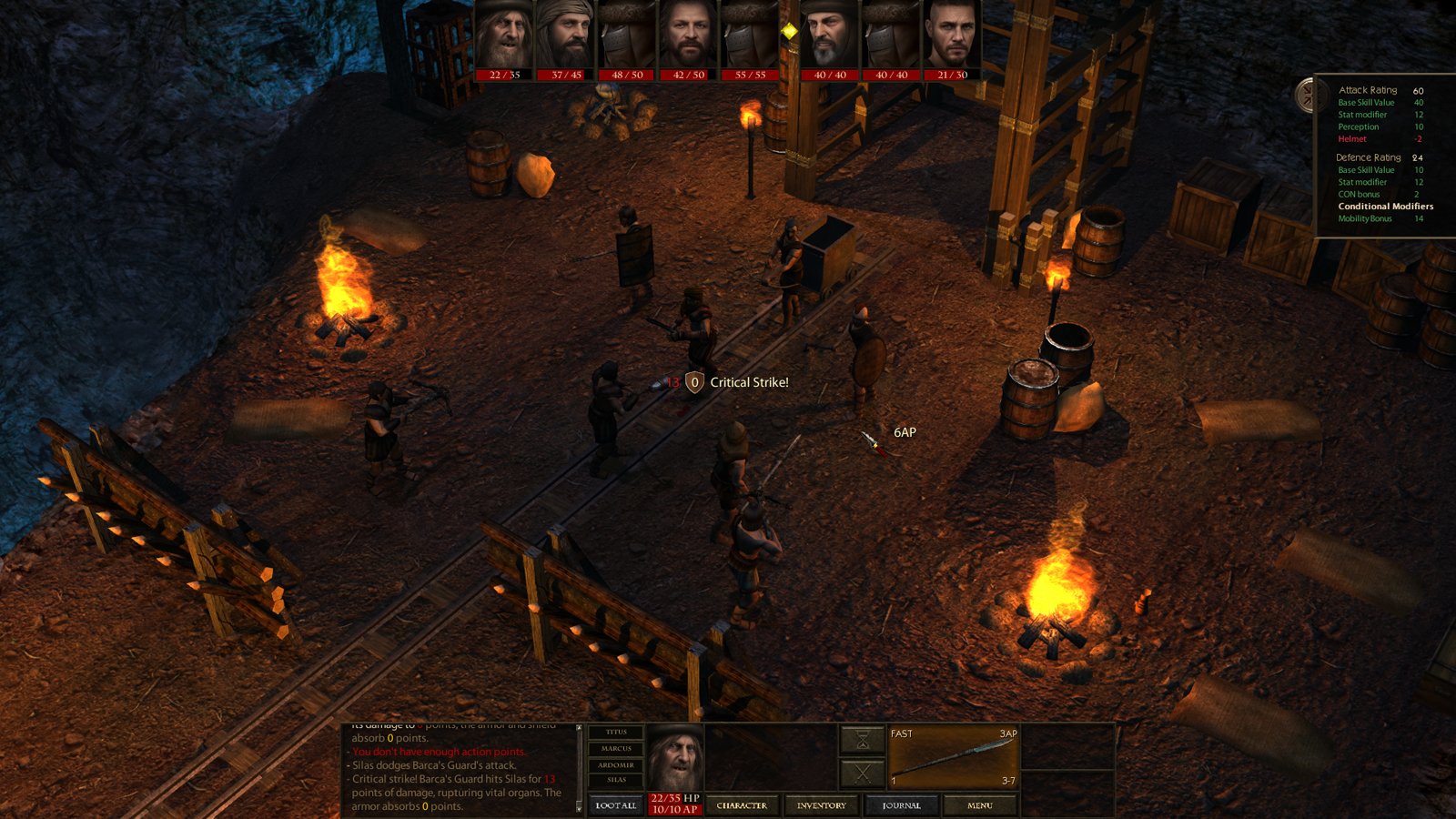Open the MENU

(978, 805)
